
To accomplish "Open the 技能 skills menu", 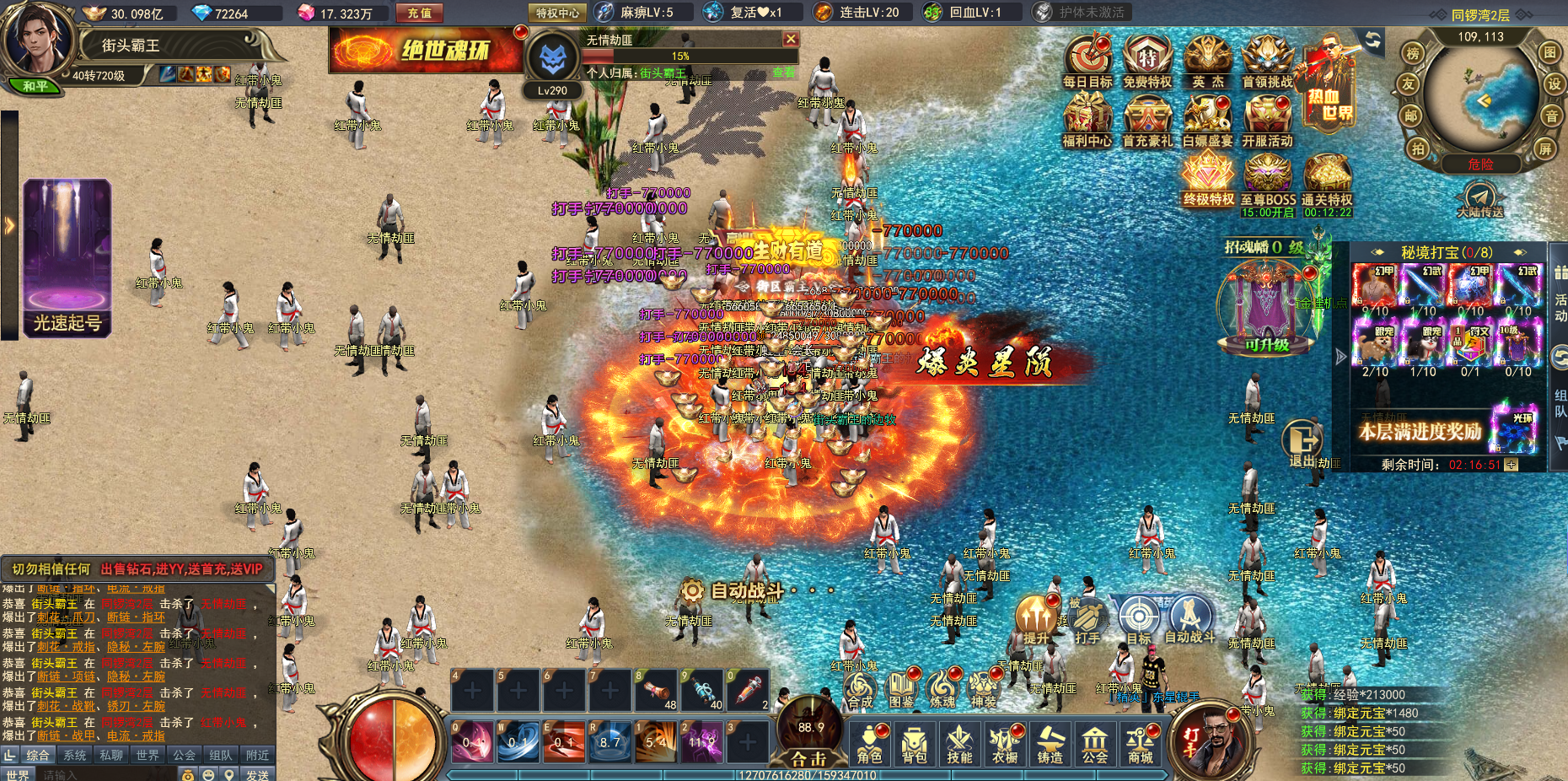I will point(959,744).
